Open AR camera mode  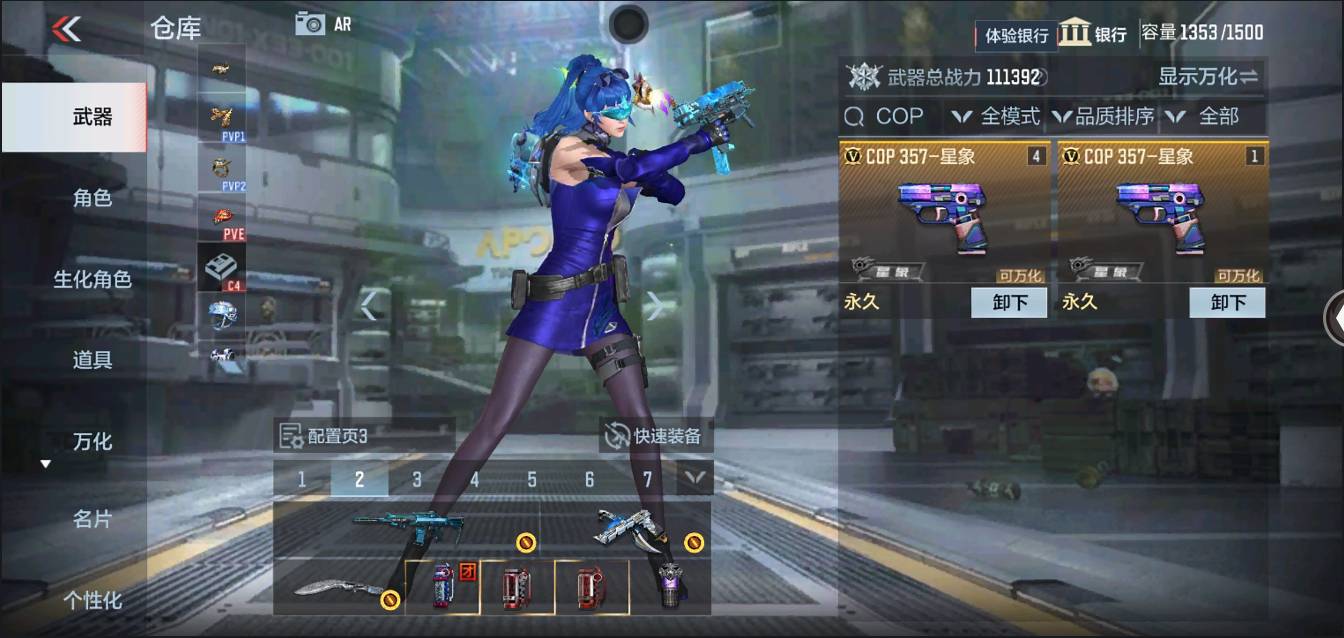coord(323,24)
